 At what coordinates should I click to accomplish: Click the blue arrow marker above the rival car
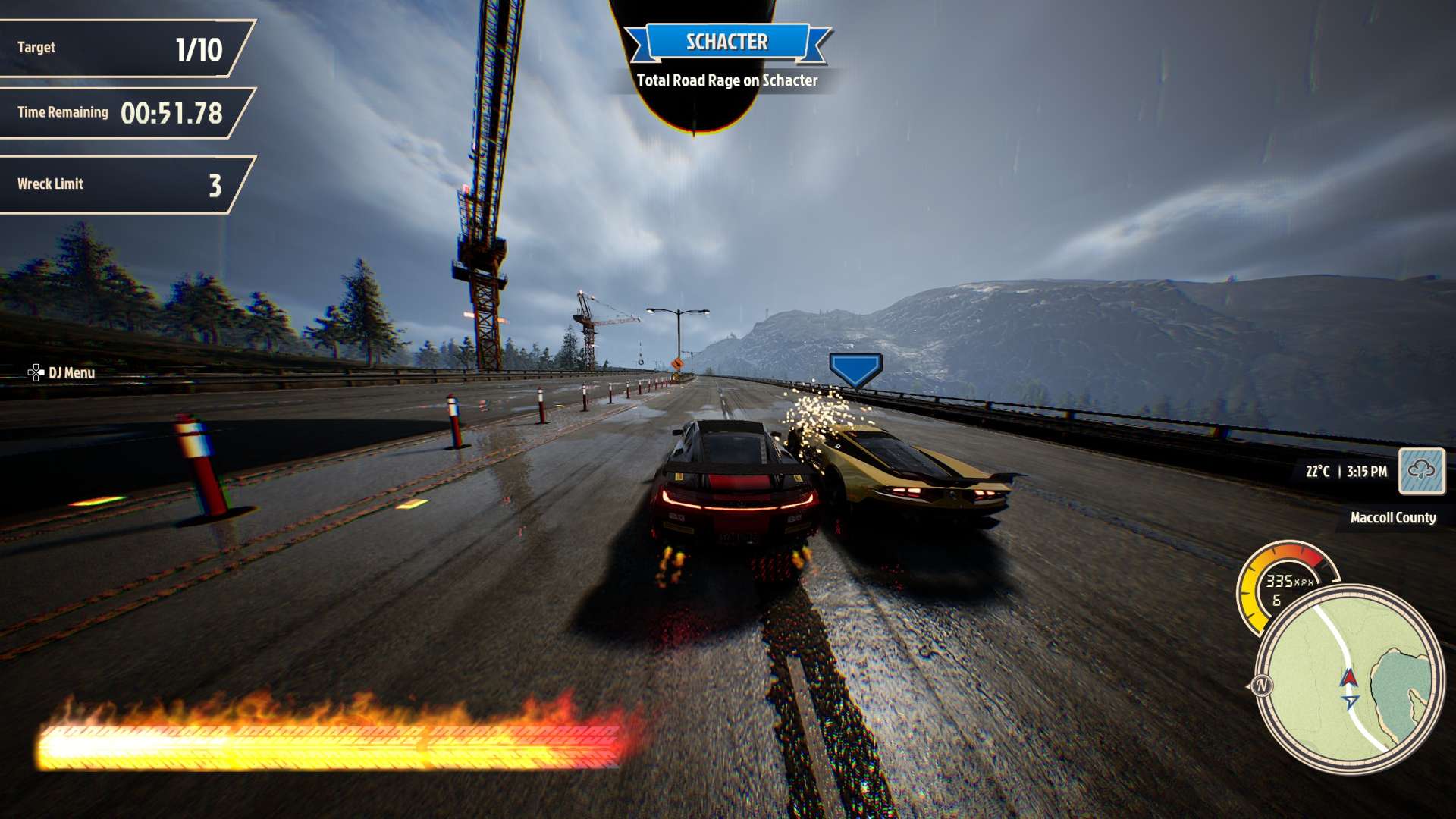click(x=855, y=369)
